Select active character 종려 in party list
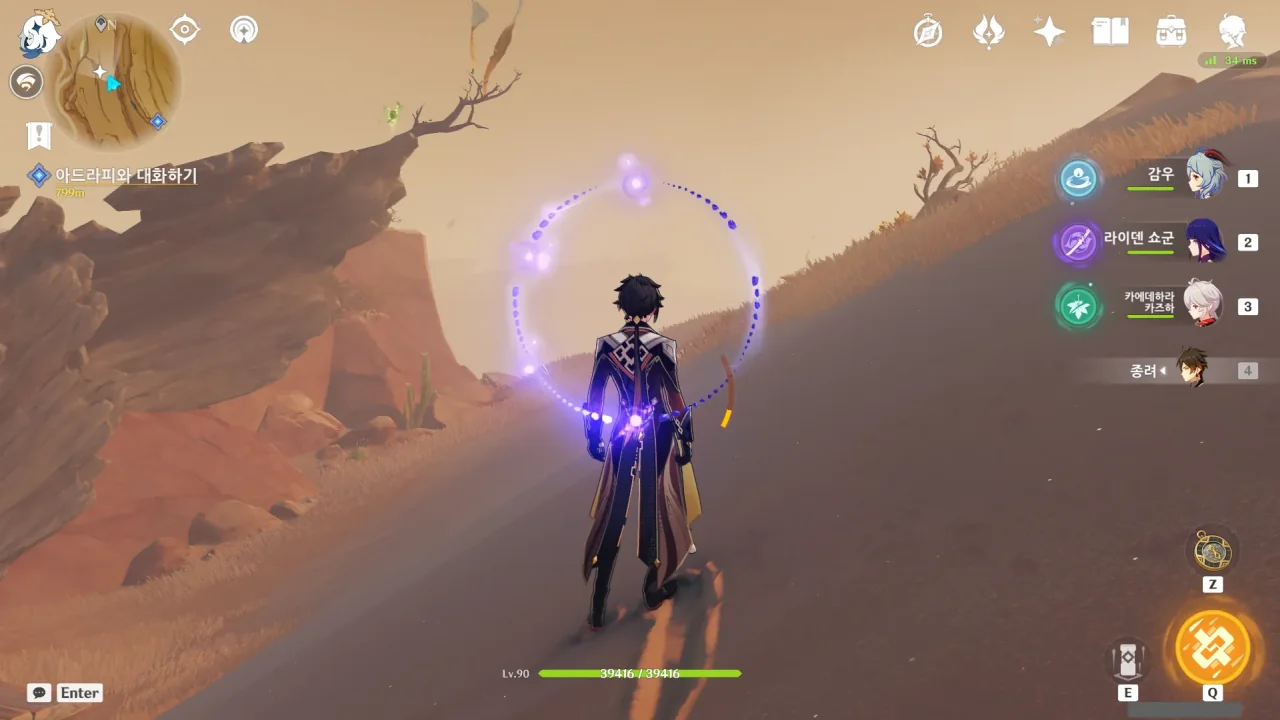The image size is (1280, 720). (1191, 370)
